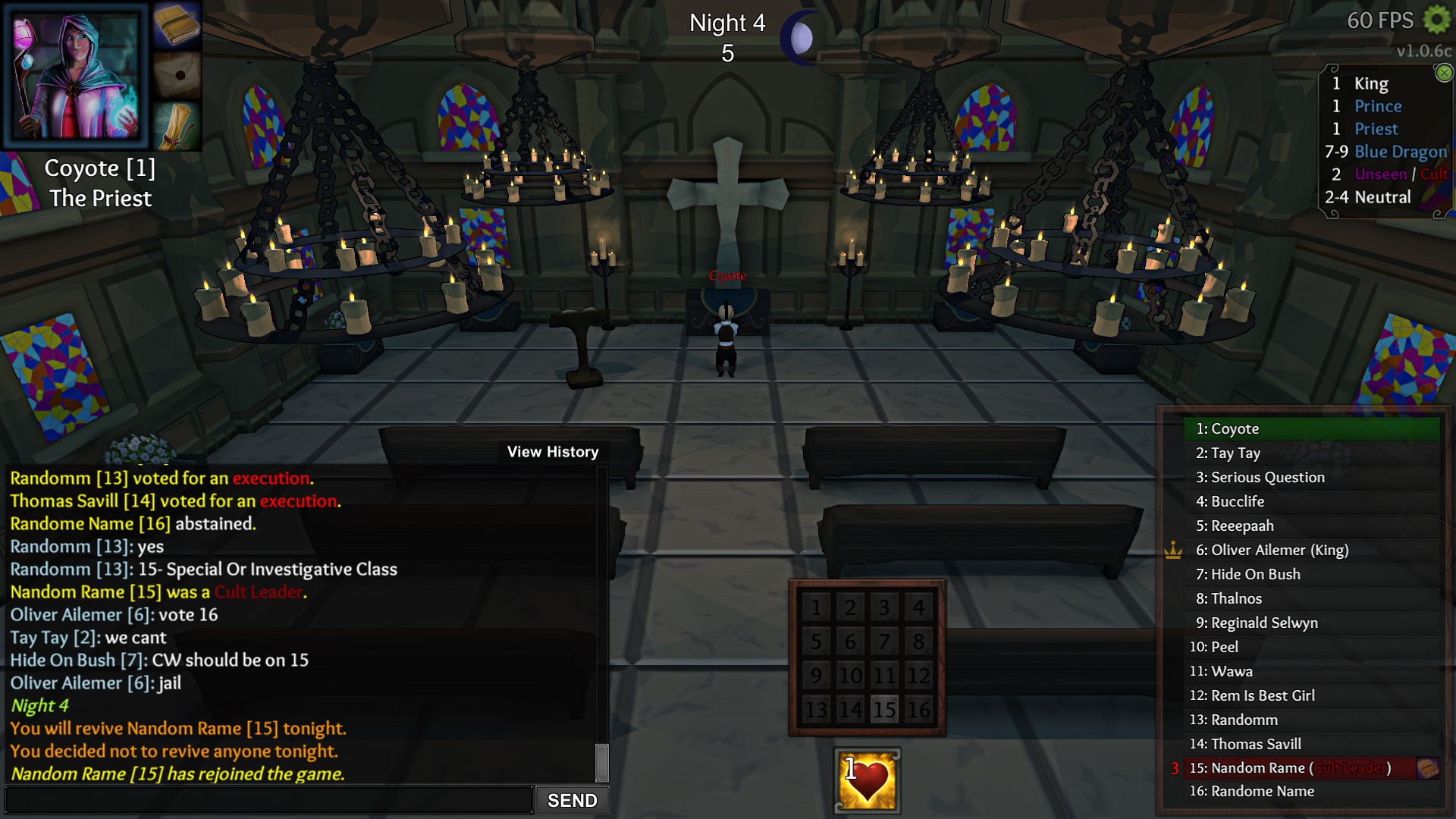
Task: Pick Oliver Ailemer (King) from player list
Action: click(x=1310, y=551)
